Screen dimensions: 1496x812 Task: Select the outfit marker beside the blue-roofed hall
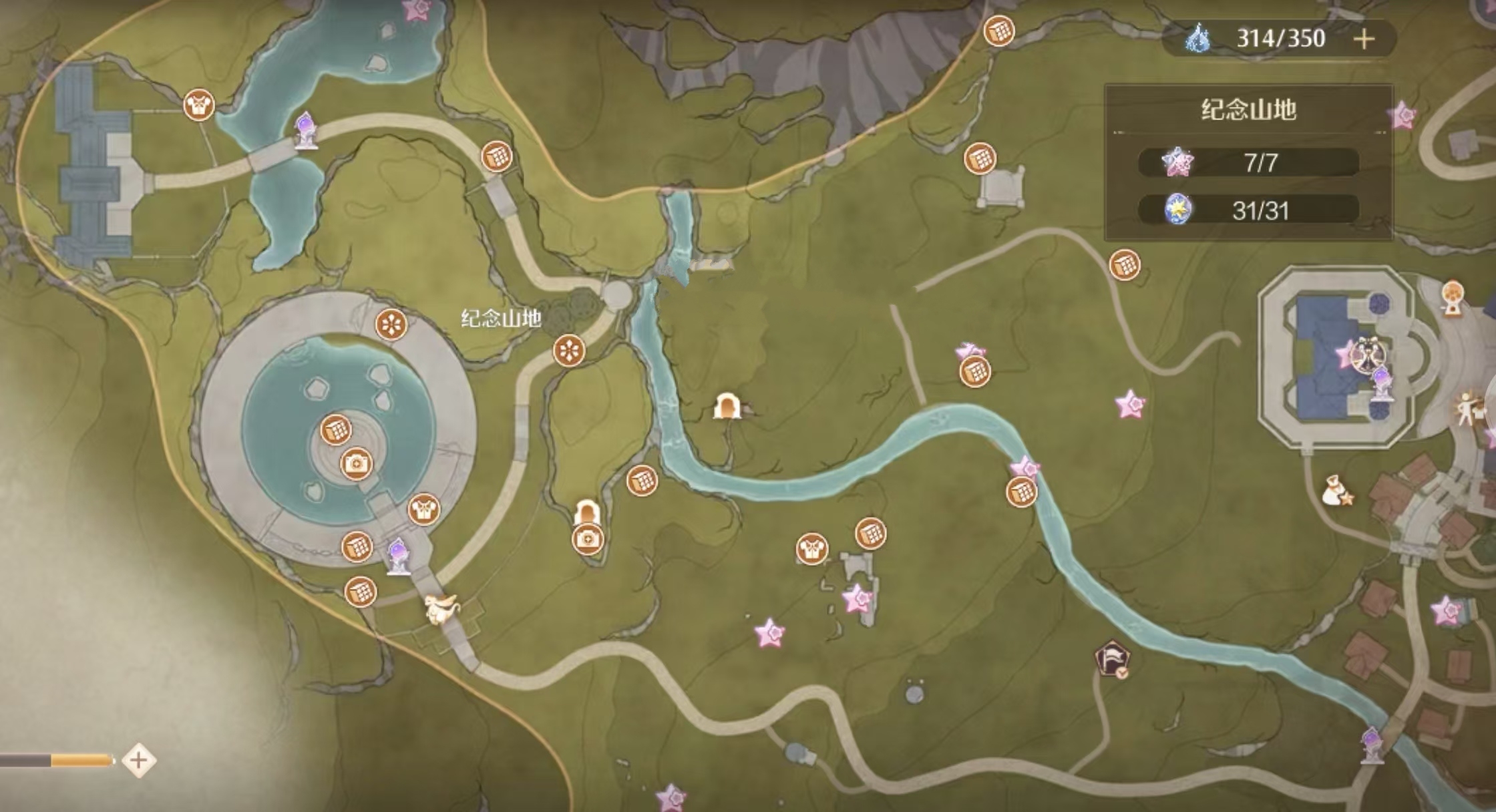[x=199, y=105]
